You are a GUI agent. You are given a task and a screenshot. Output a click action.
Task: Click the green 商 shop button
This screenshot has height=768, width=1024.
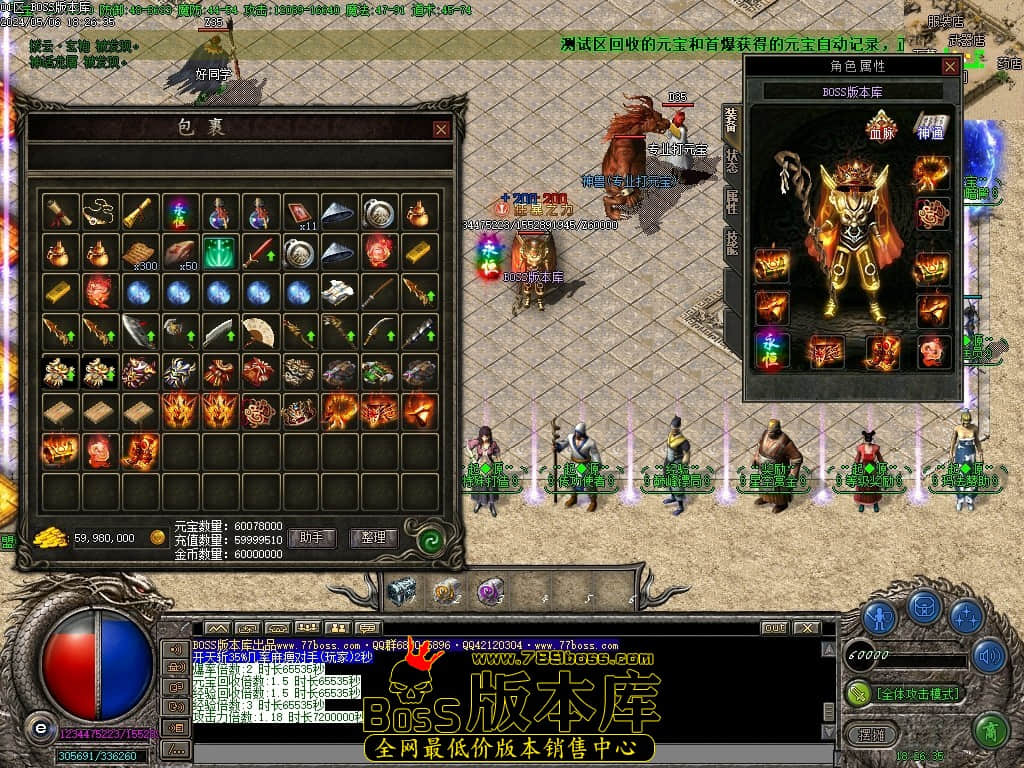tap(990, 731)
